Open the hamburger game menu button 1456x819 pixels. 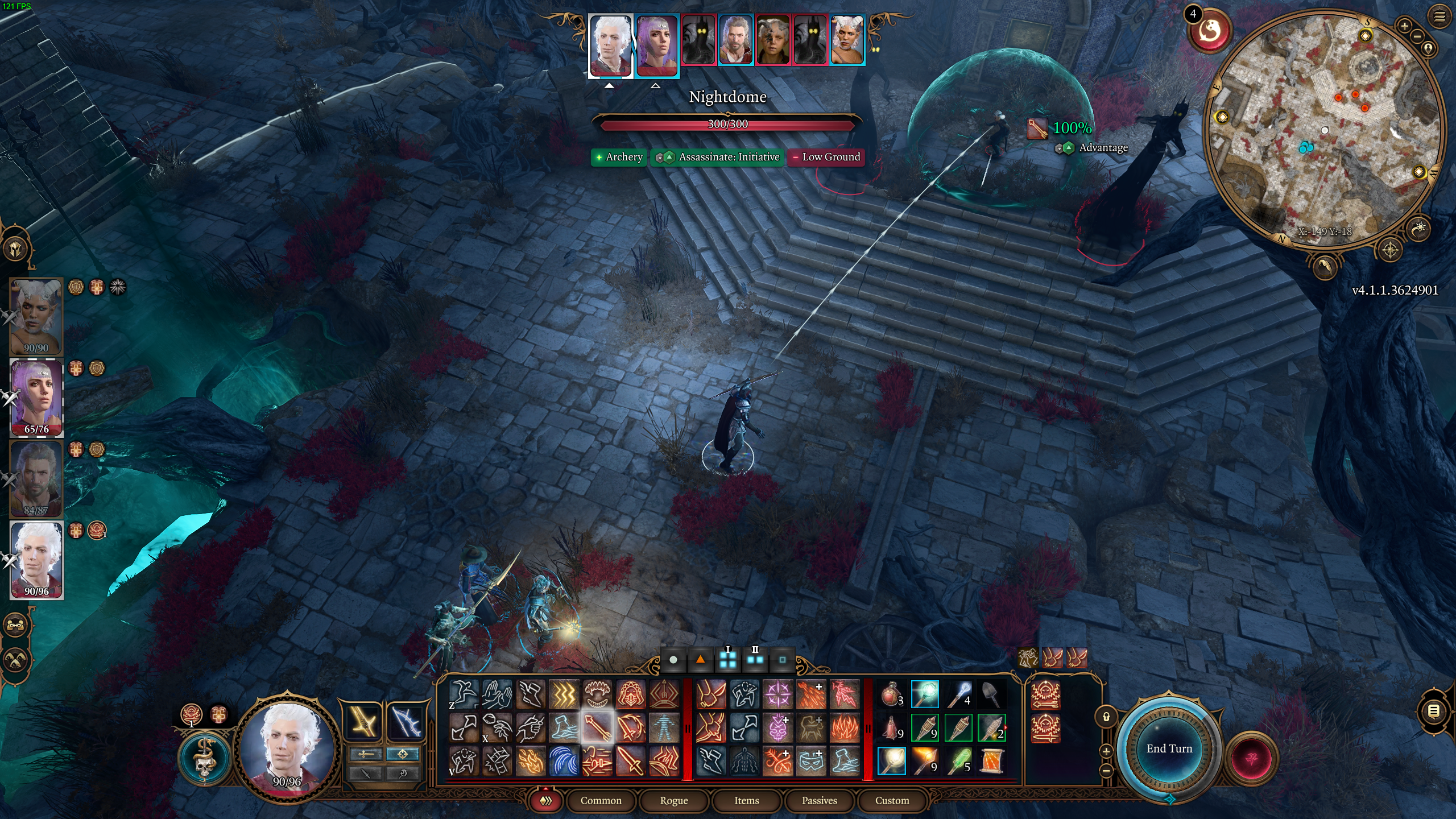point(1439,17)
